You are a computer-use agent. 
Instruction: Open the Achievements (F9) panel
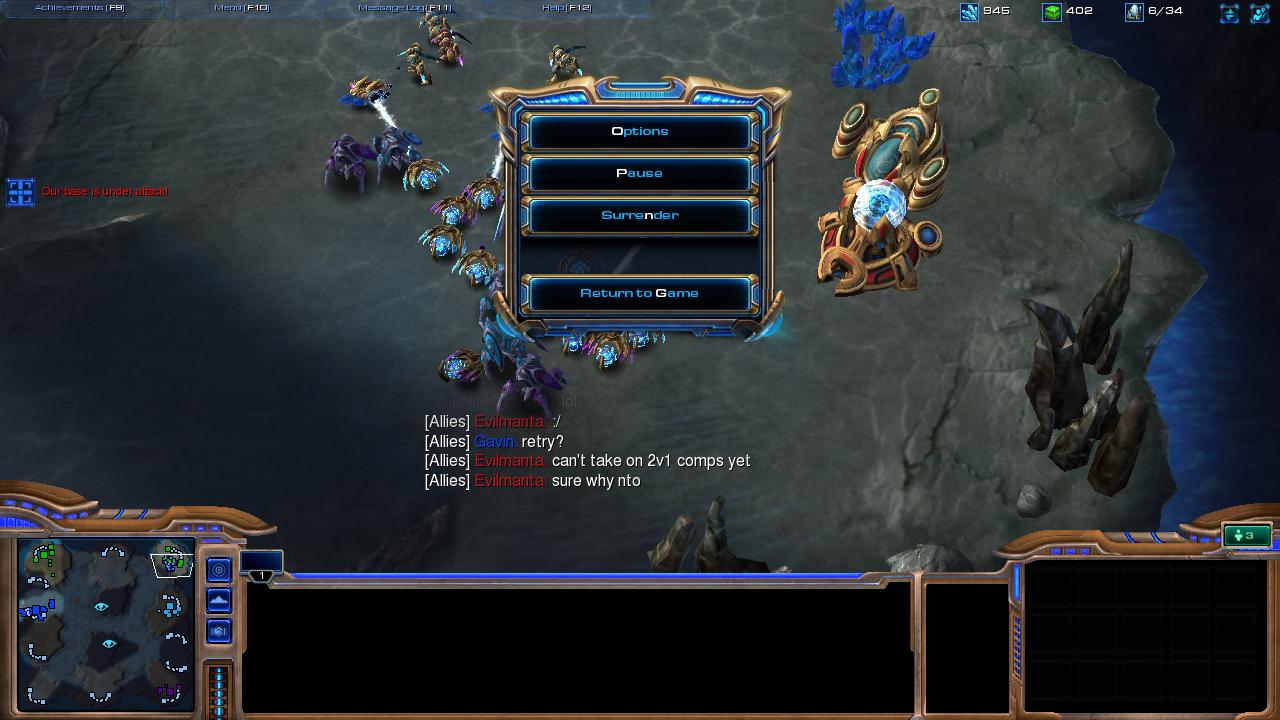tap(80, 8)
